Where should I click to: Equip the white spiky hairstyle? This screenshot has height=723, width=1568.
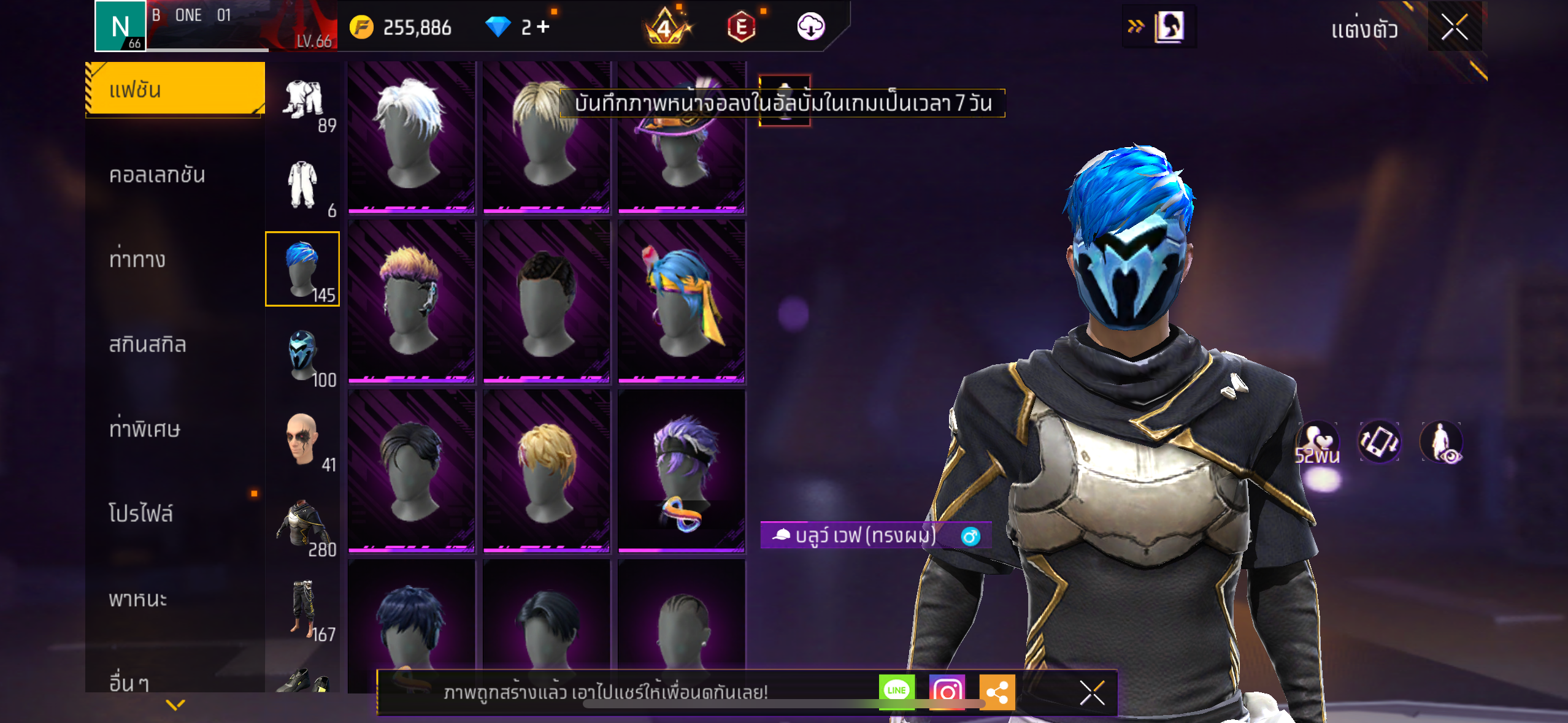pyautogui.click(x=411, y=137)
